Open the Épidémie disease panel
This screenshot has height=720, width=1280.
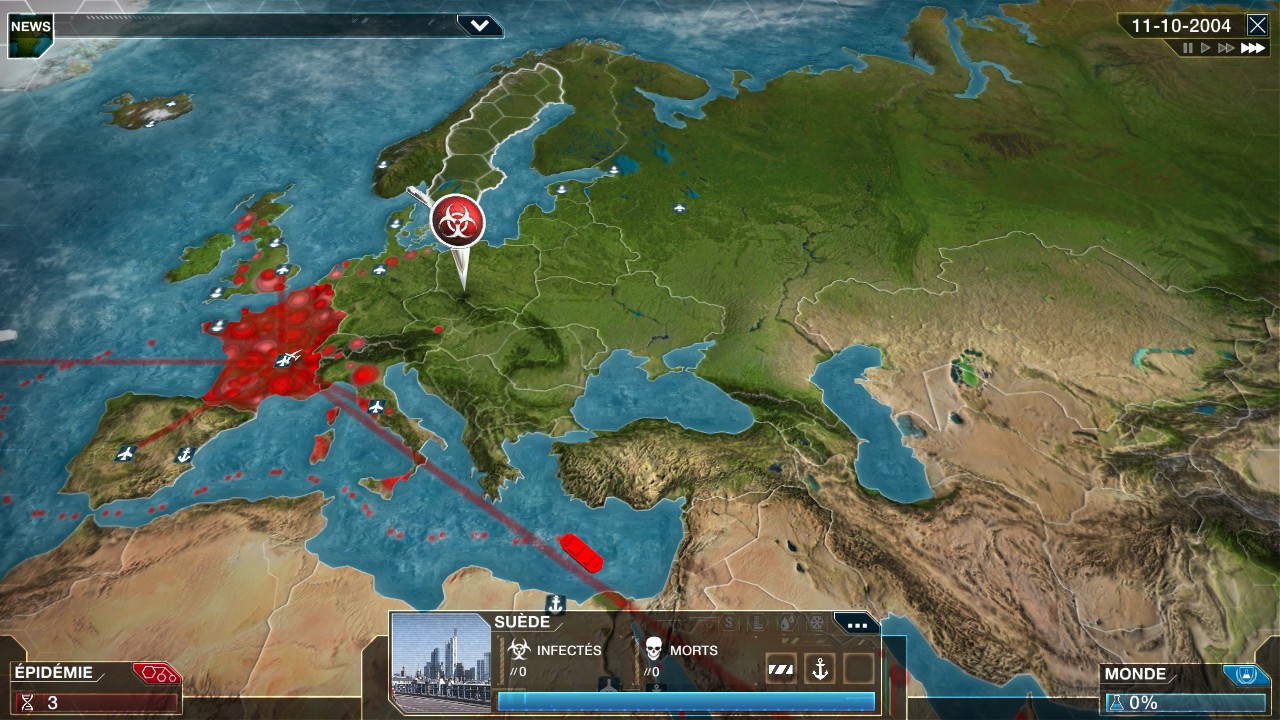coord(55,673)
